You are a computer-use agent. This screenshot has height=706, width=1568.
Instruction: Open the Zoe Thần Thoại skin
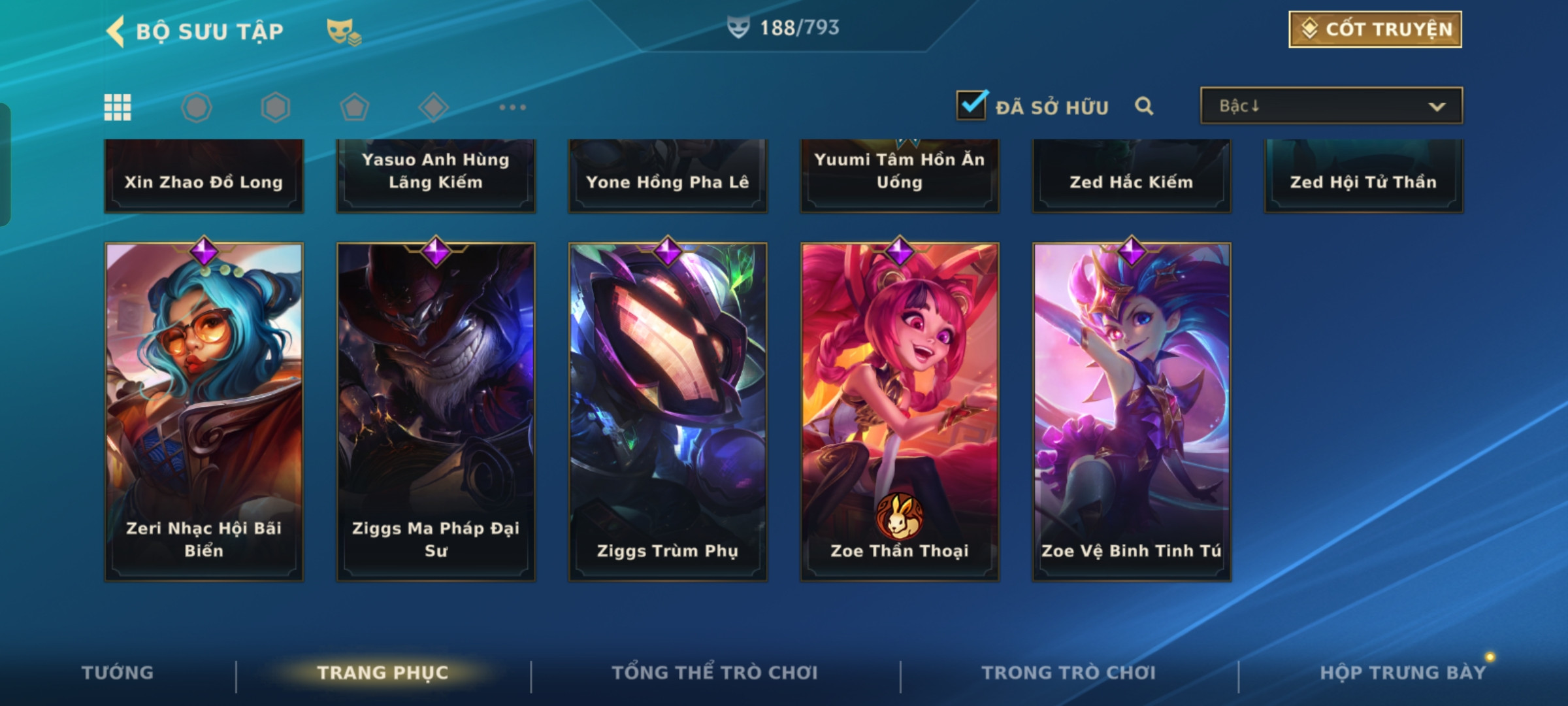(x=900, y=412)
